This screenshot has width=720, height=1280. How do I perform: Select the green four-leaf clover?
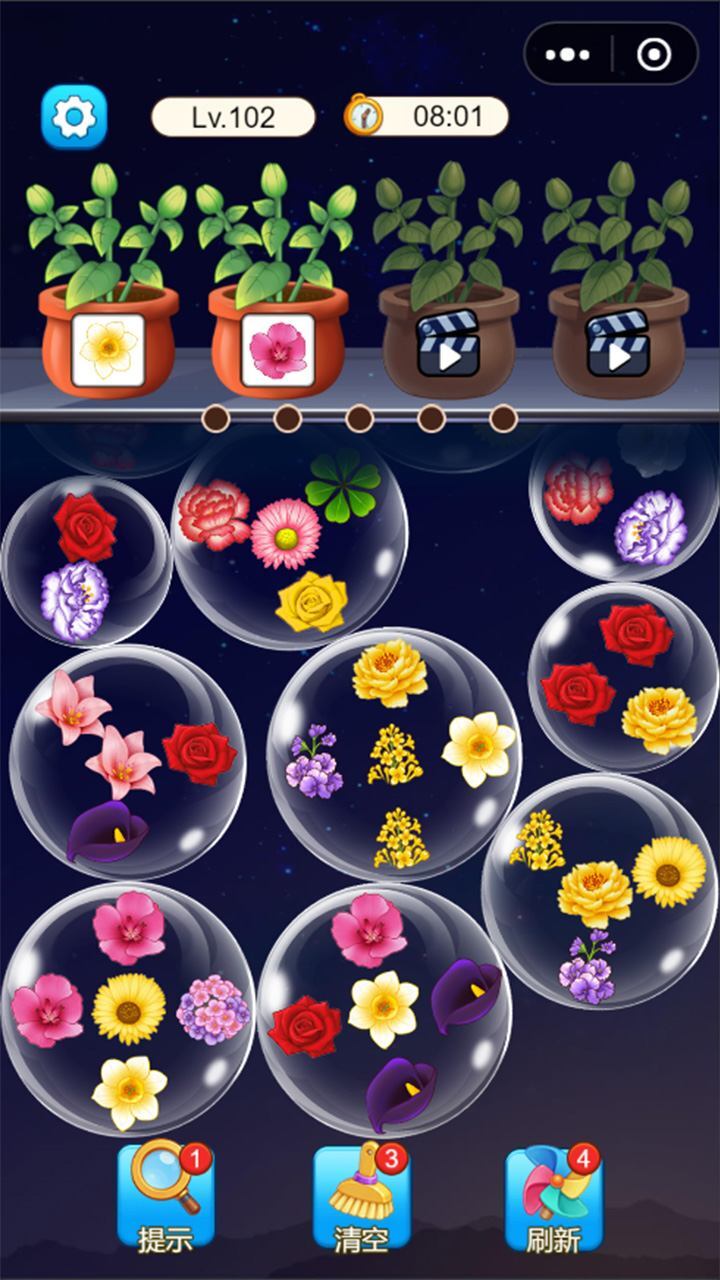[342, 484]
